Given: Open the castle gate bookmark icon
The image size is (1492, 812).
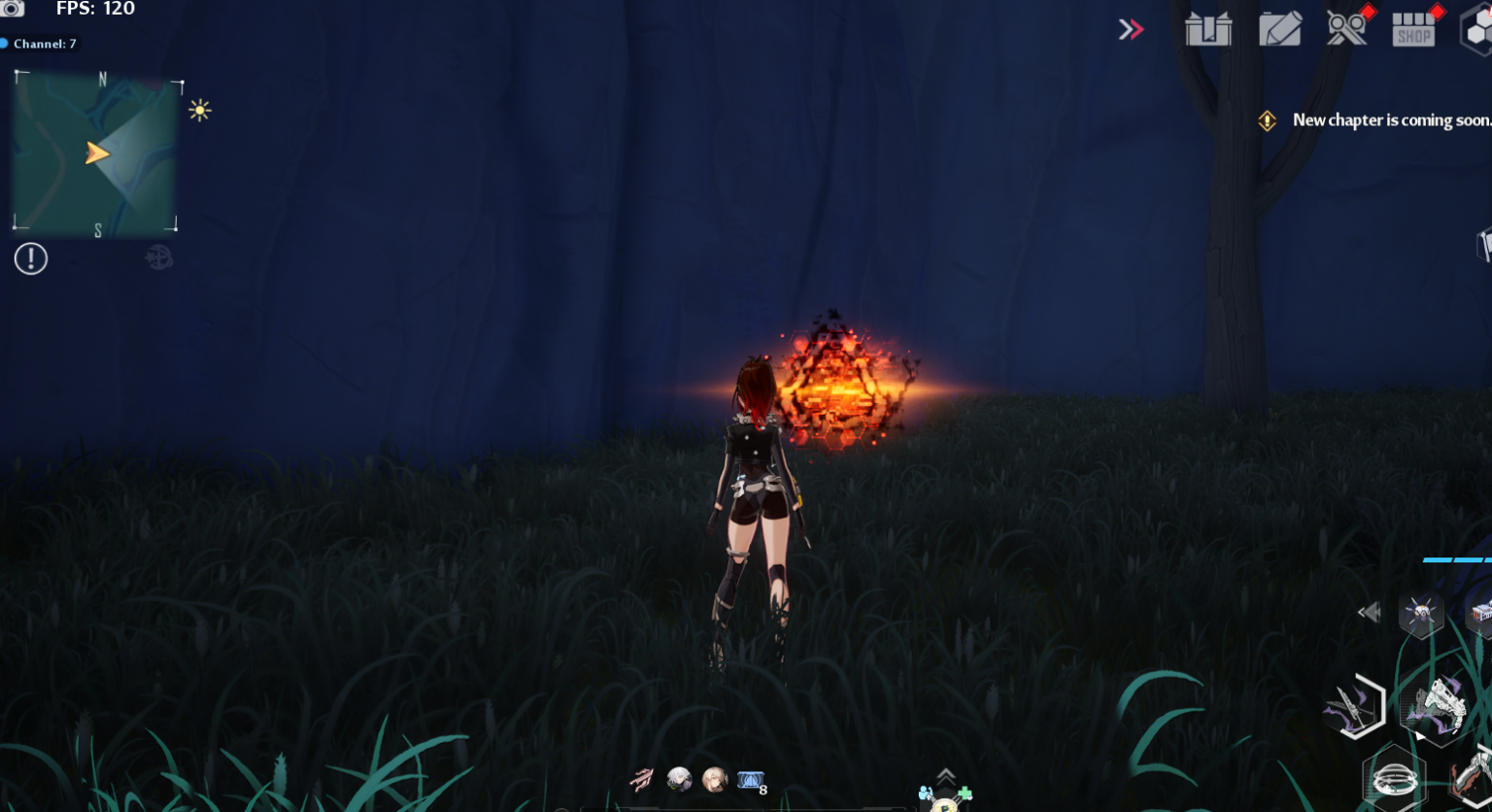Looking at the screenshot, I should (x=1208, y=29).
